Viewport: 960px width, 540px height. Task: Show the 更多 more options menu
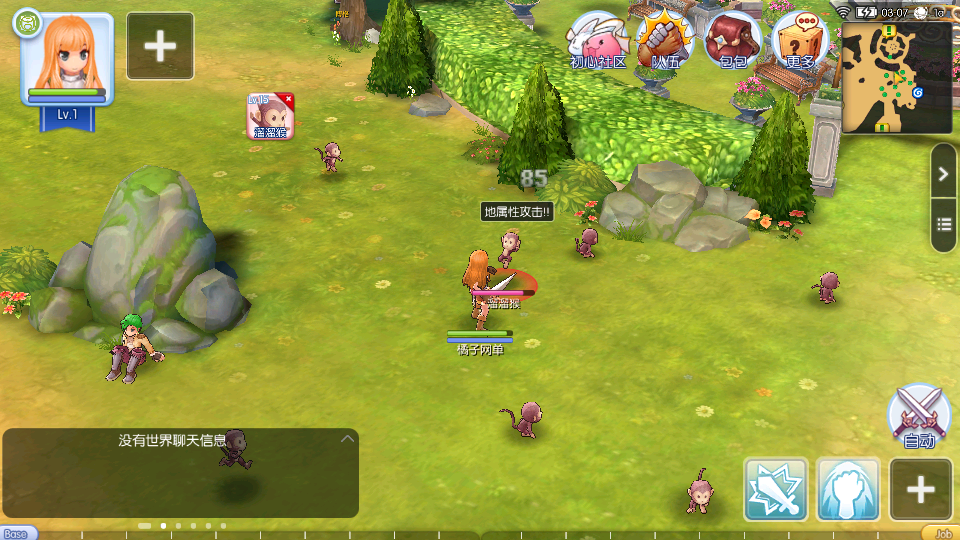click(x=800, y=40)
